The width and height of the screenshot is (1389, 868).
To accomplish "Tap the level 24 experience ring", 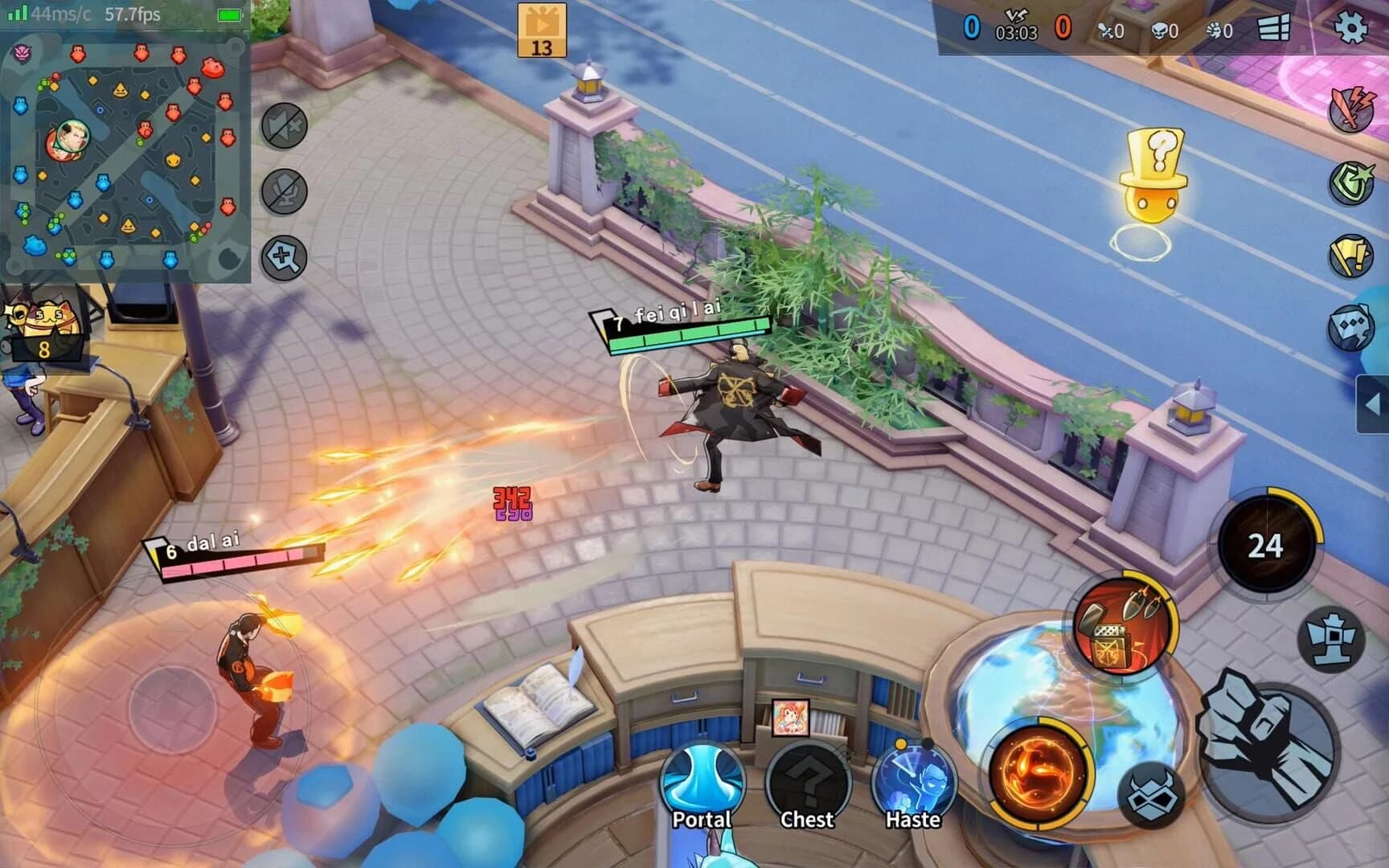I will point(1268,544).
